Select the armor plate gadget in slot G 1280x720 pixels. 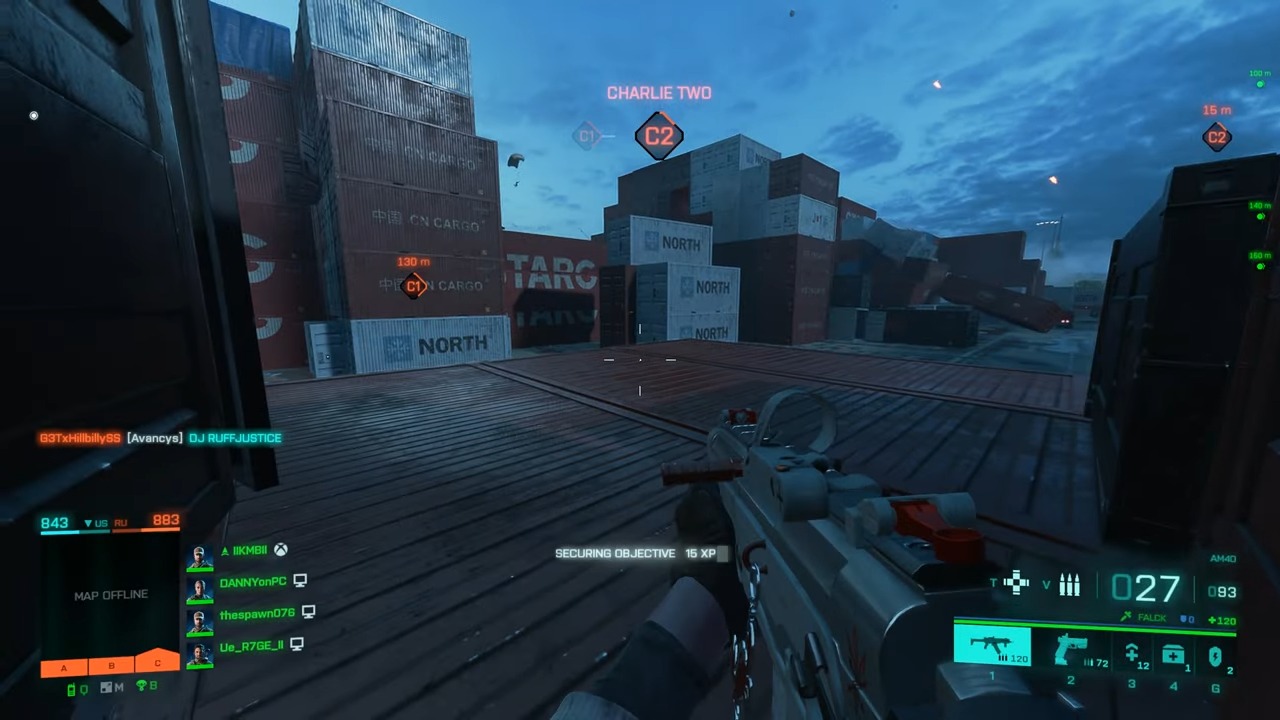pos(1215,654)
